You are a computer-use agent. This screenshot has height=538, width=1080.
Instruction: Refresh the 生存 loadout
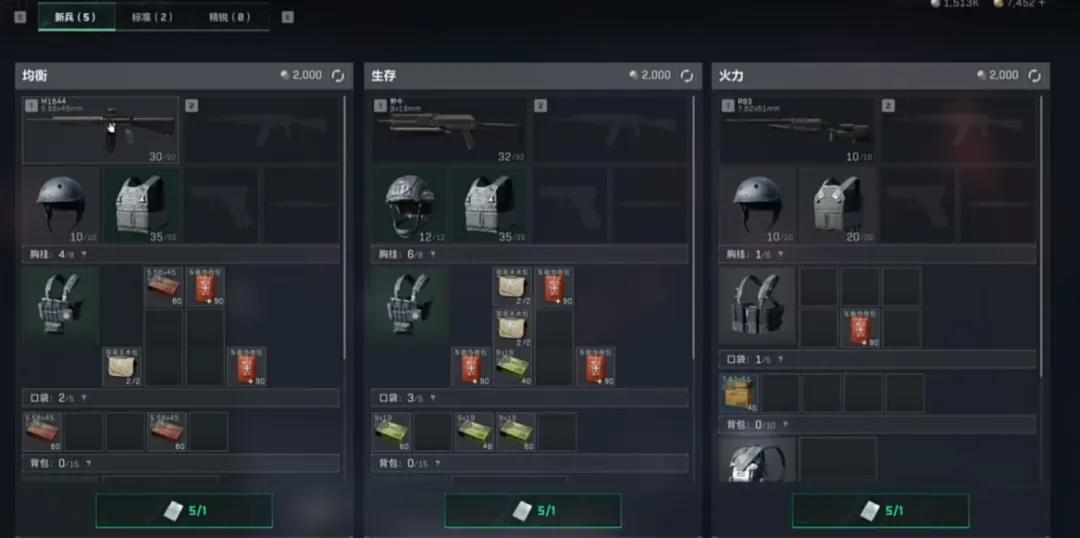pos(687,76)
